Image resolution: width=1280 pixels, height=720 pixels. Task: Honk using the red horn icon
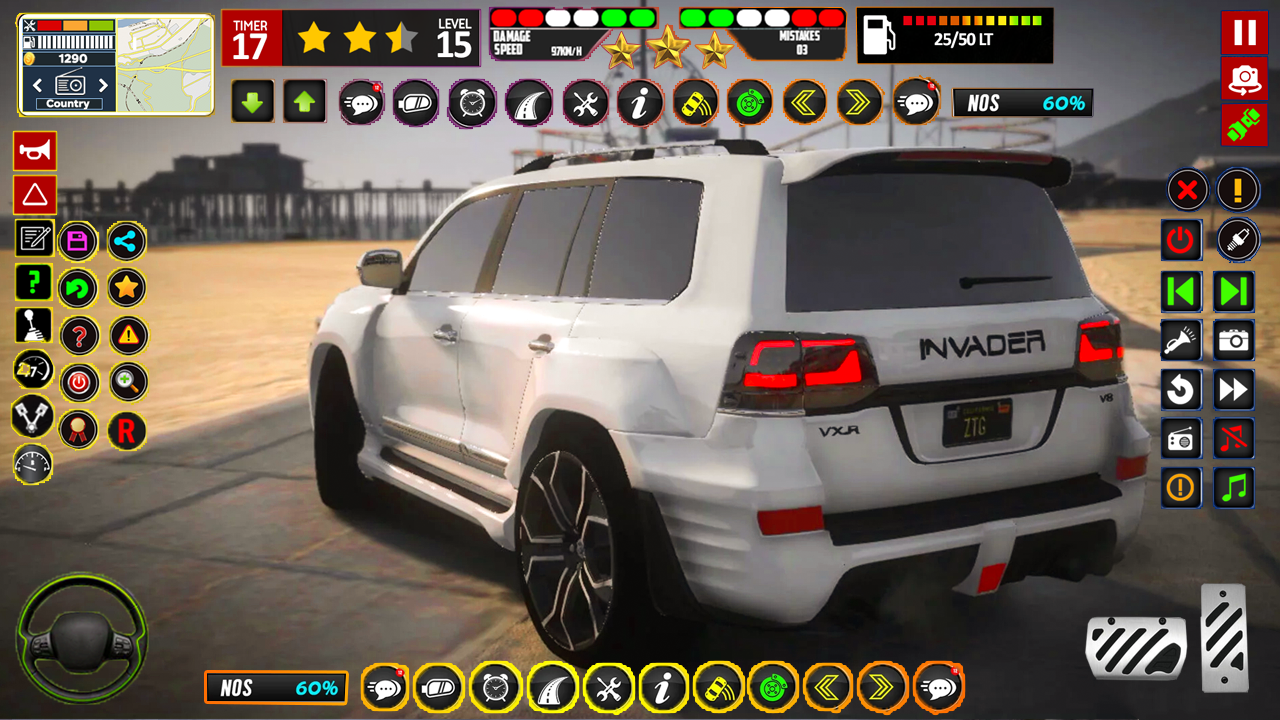click(x=35, y=150)
